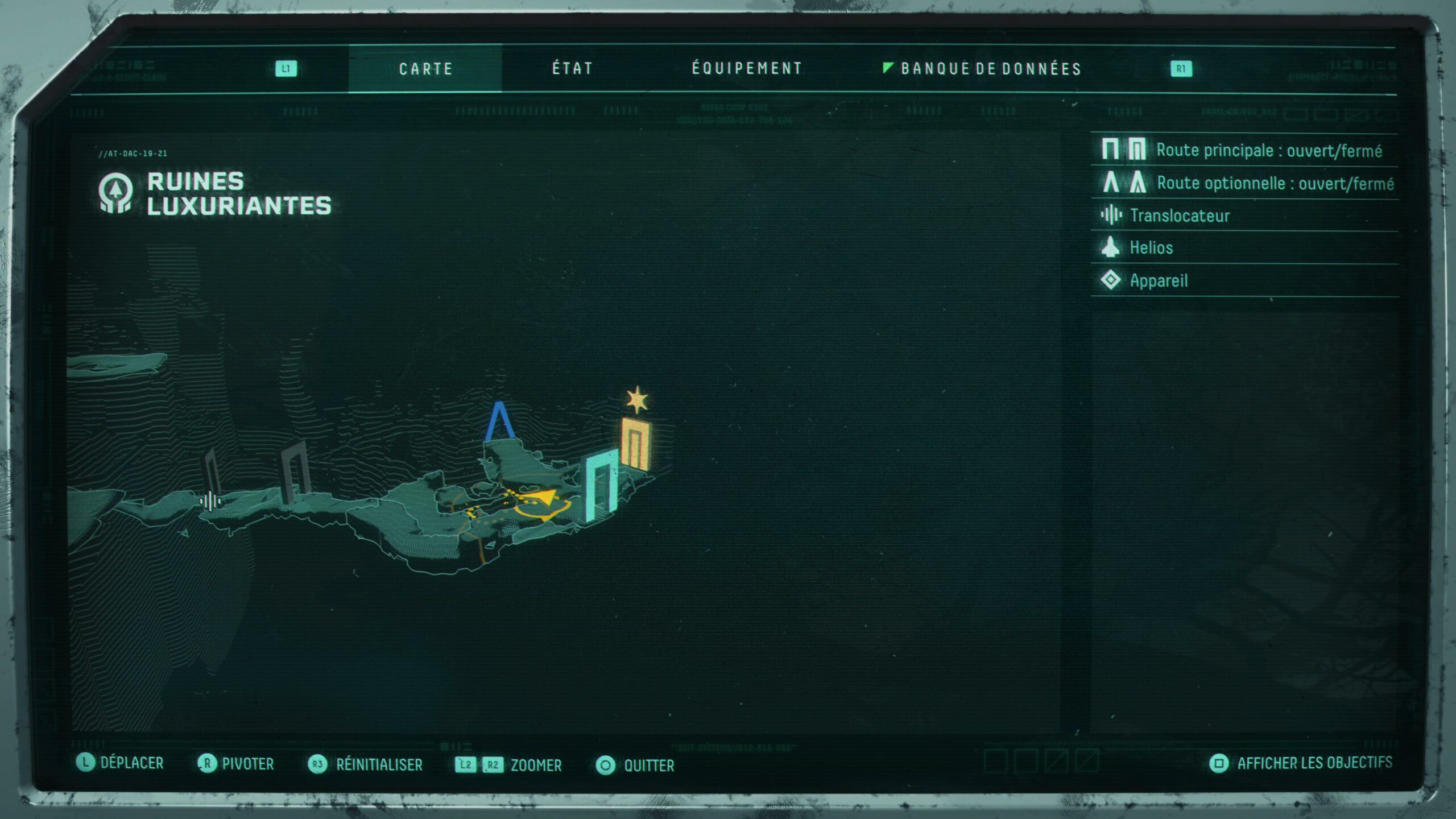The height and width of the screenshot is (819, 1456).
Task: Select the yellow player arrow on map
Action: (544, 499)
